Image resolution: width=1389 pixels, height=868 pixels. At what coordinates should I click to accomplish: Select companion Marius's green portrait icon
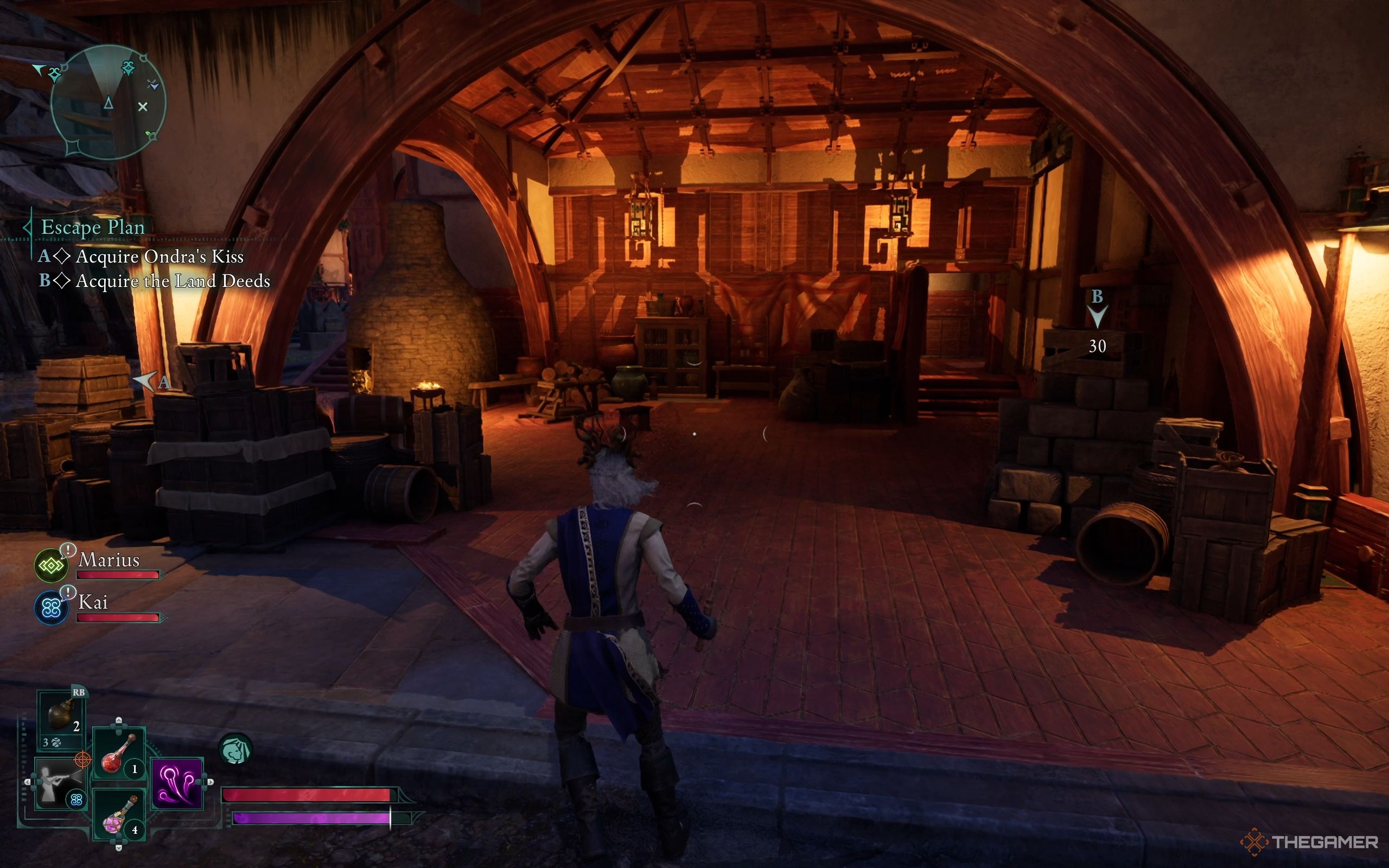[51, 566]
